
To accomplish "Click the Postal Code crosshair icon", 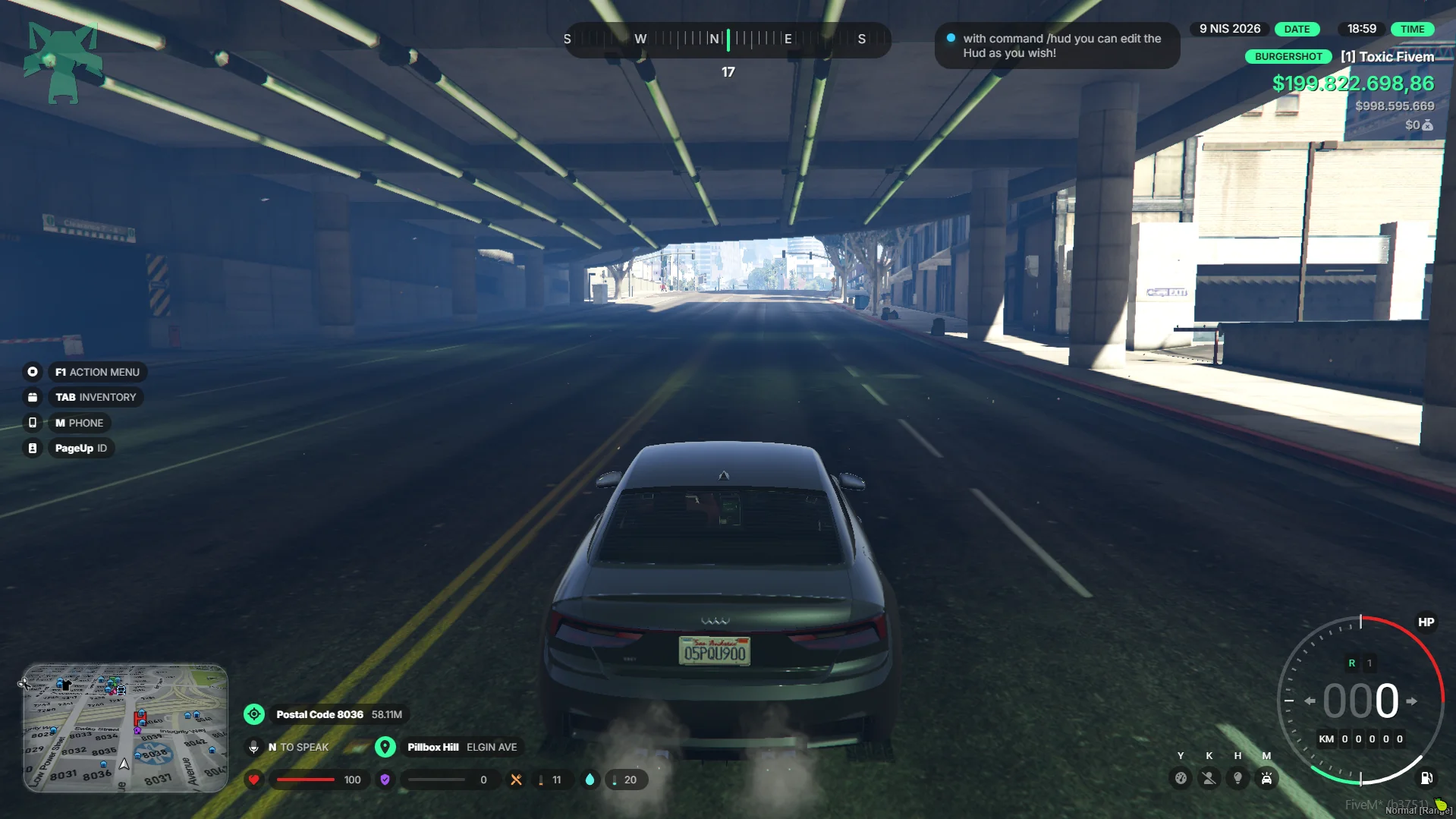I will pos(254,714).
